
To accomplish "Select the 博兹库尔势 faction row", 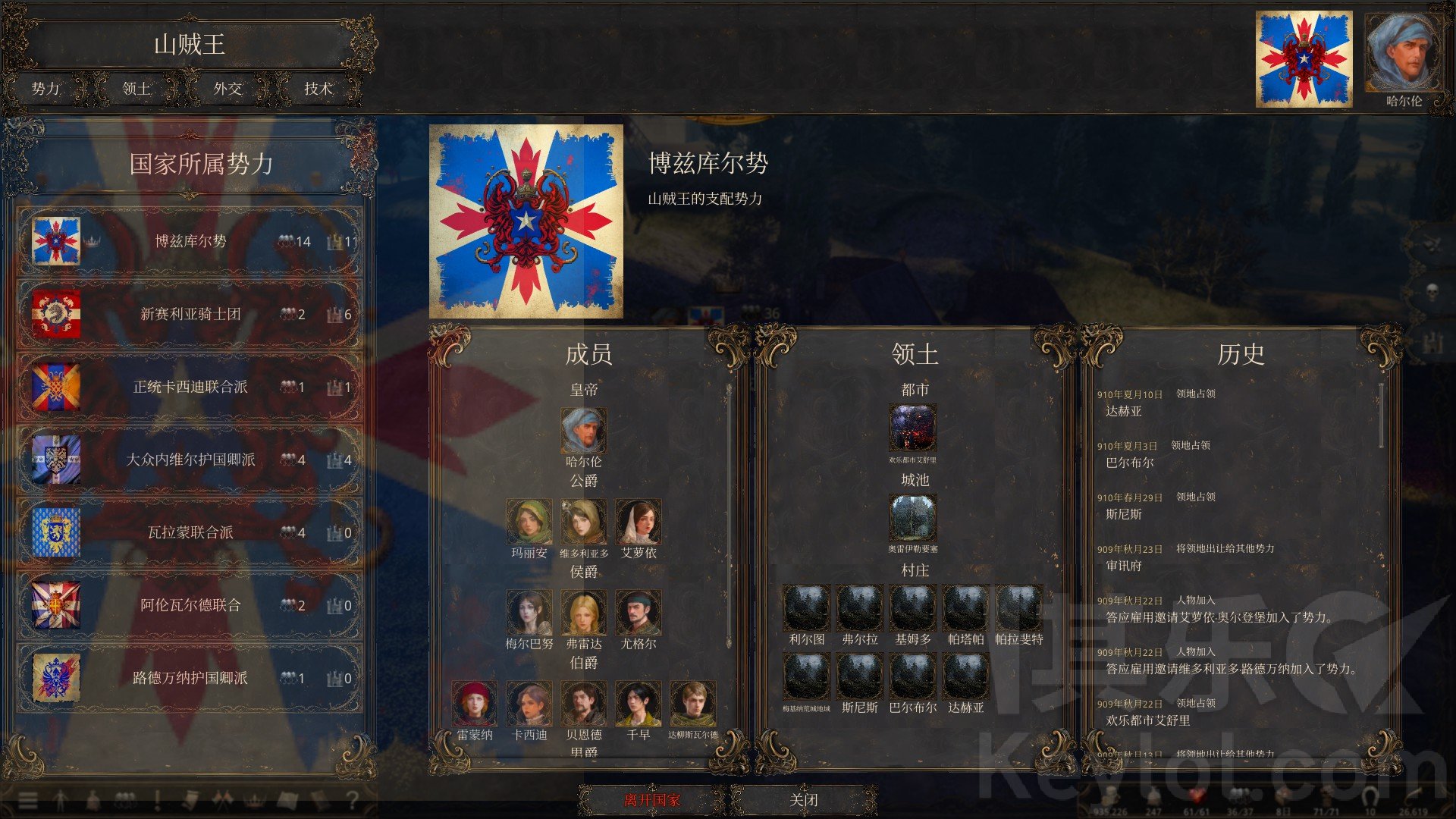I will pyautogui.click(x=190, y=241).
